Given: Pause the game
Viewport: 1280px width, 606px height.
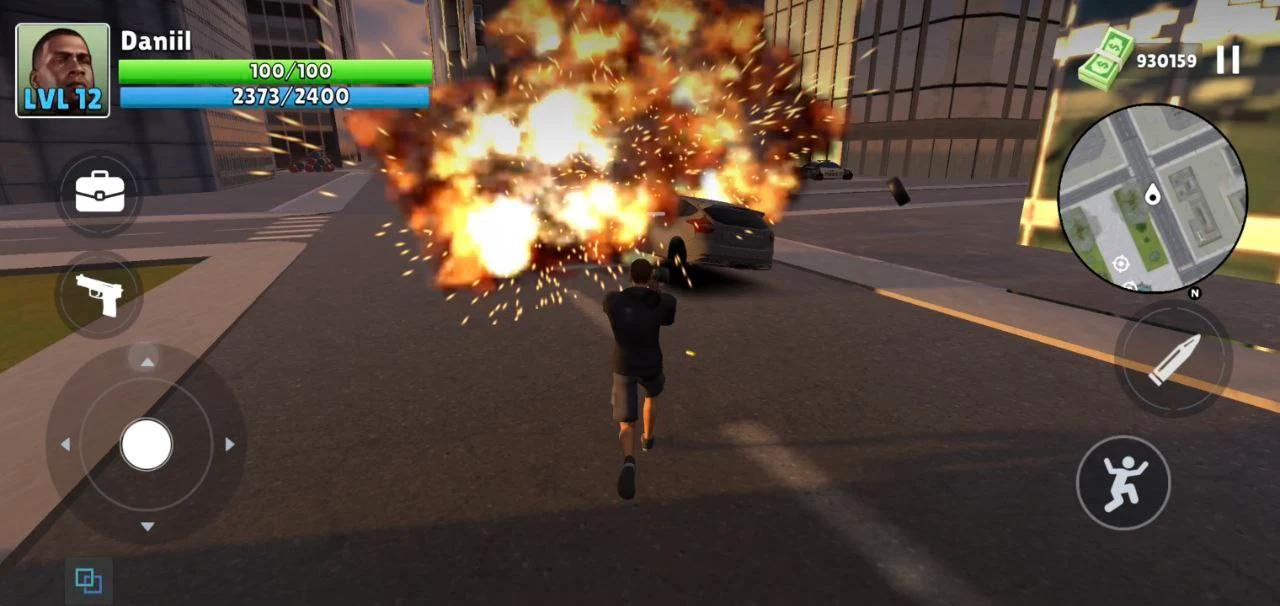Looking at the screenshot, I should click(1228, 60).
